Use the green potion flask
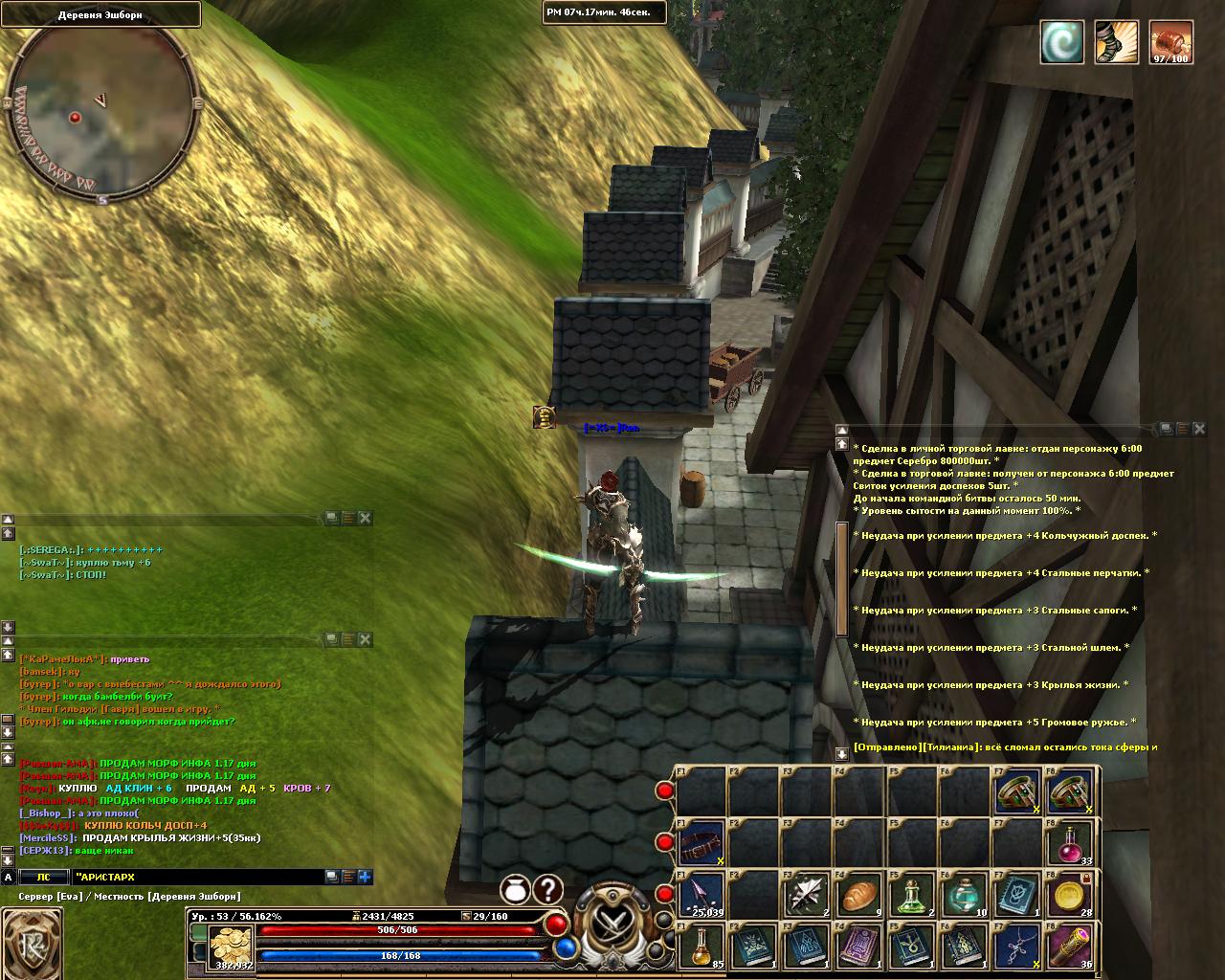Viewport: 1225px width, 980px height. point(912,897)
